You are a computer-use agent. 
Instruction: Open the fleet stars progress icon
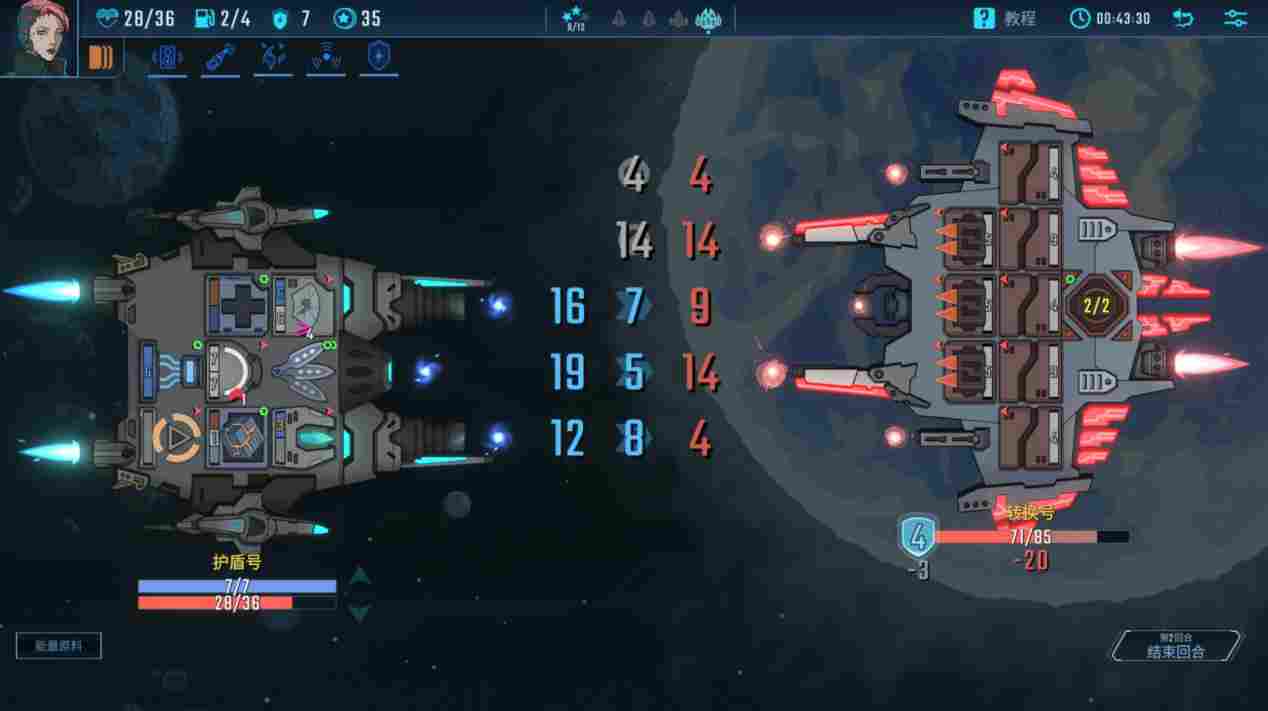point(574,18)
